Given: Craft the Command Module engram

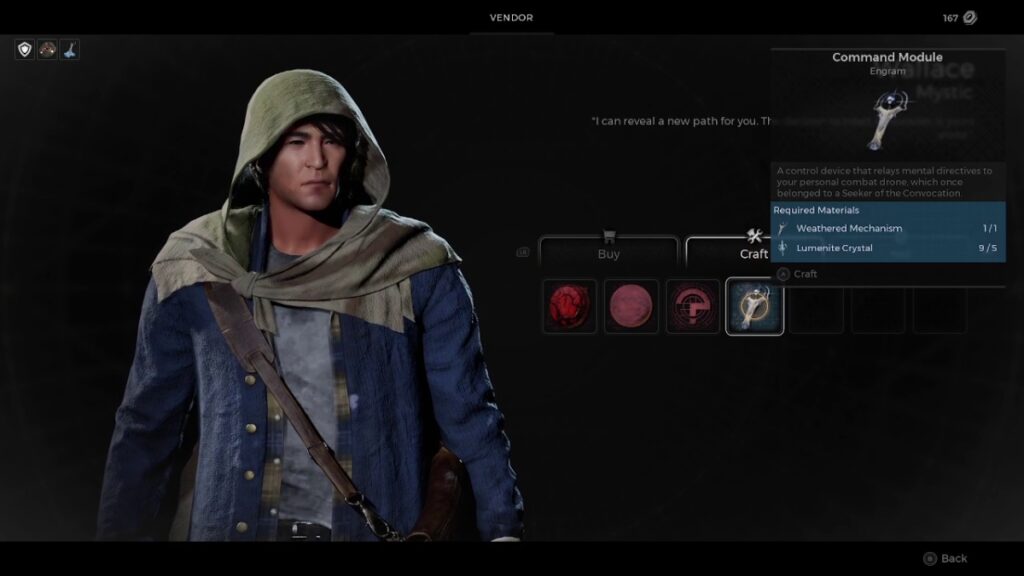Looking at the screenshot, I should tap(798, 274).
